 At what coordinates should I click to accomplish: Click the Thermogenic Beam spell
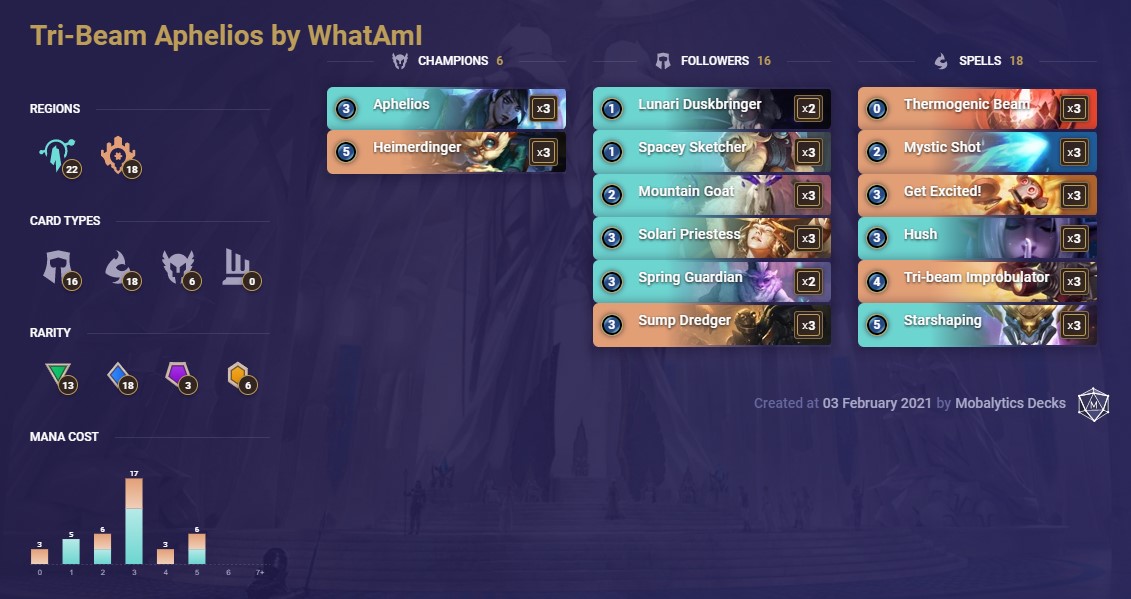tap(976, 108)
